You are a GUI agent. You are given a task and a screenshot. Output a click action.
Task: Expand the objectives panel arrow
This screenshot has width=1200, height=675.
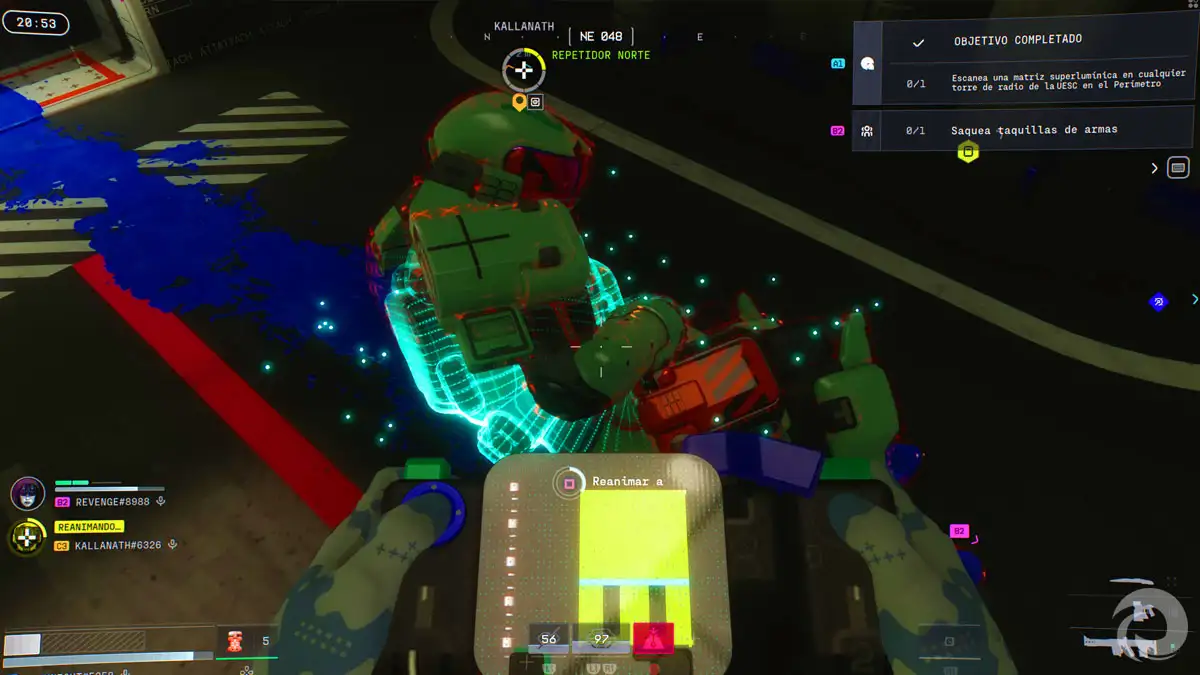coord(1155,168)
